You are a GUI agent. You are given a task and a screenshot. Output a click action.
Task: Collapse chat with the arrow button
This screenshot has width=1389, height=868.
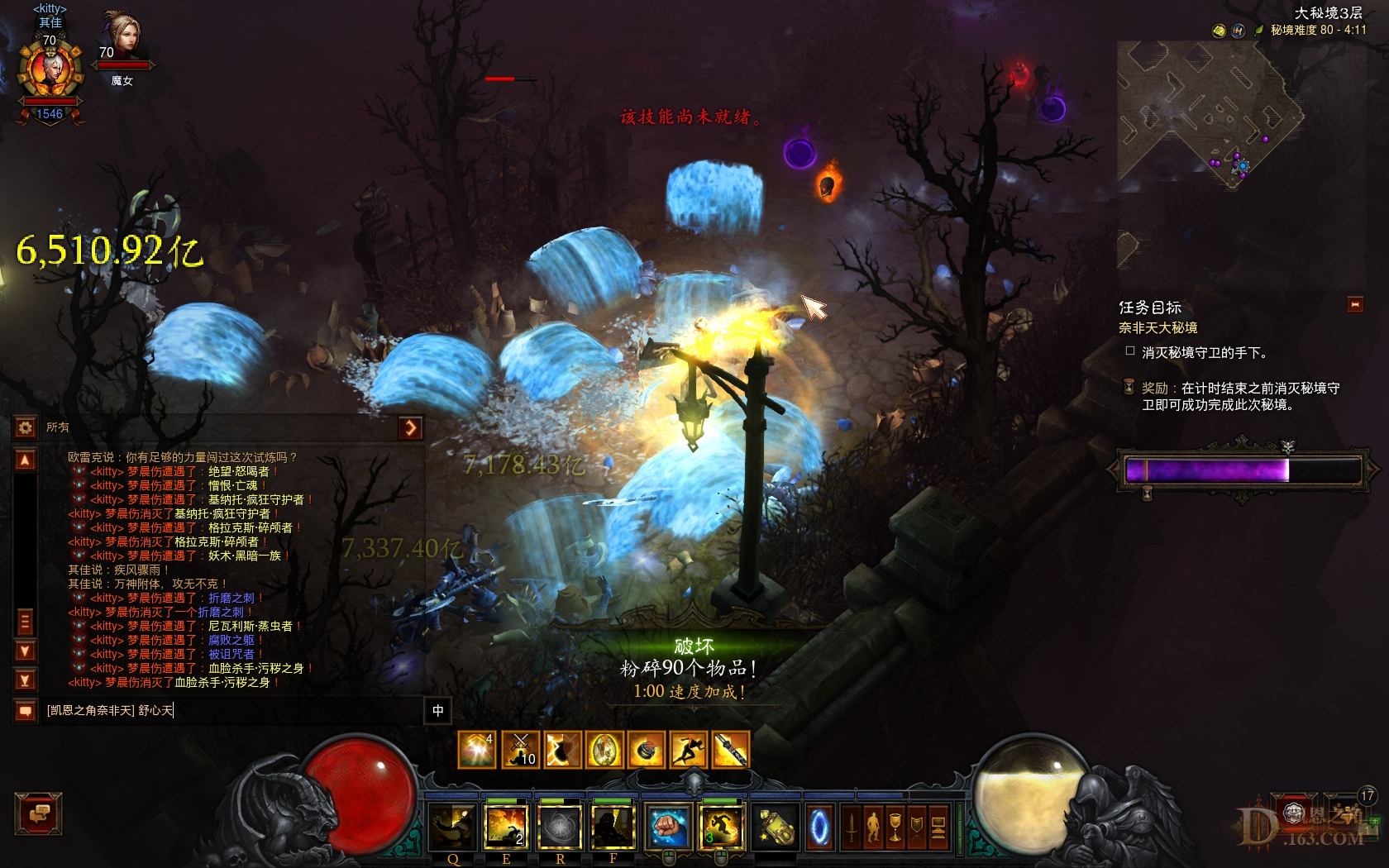coord(410,427)
